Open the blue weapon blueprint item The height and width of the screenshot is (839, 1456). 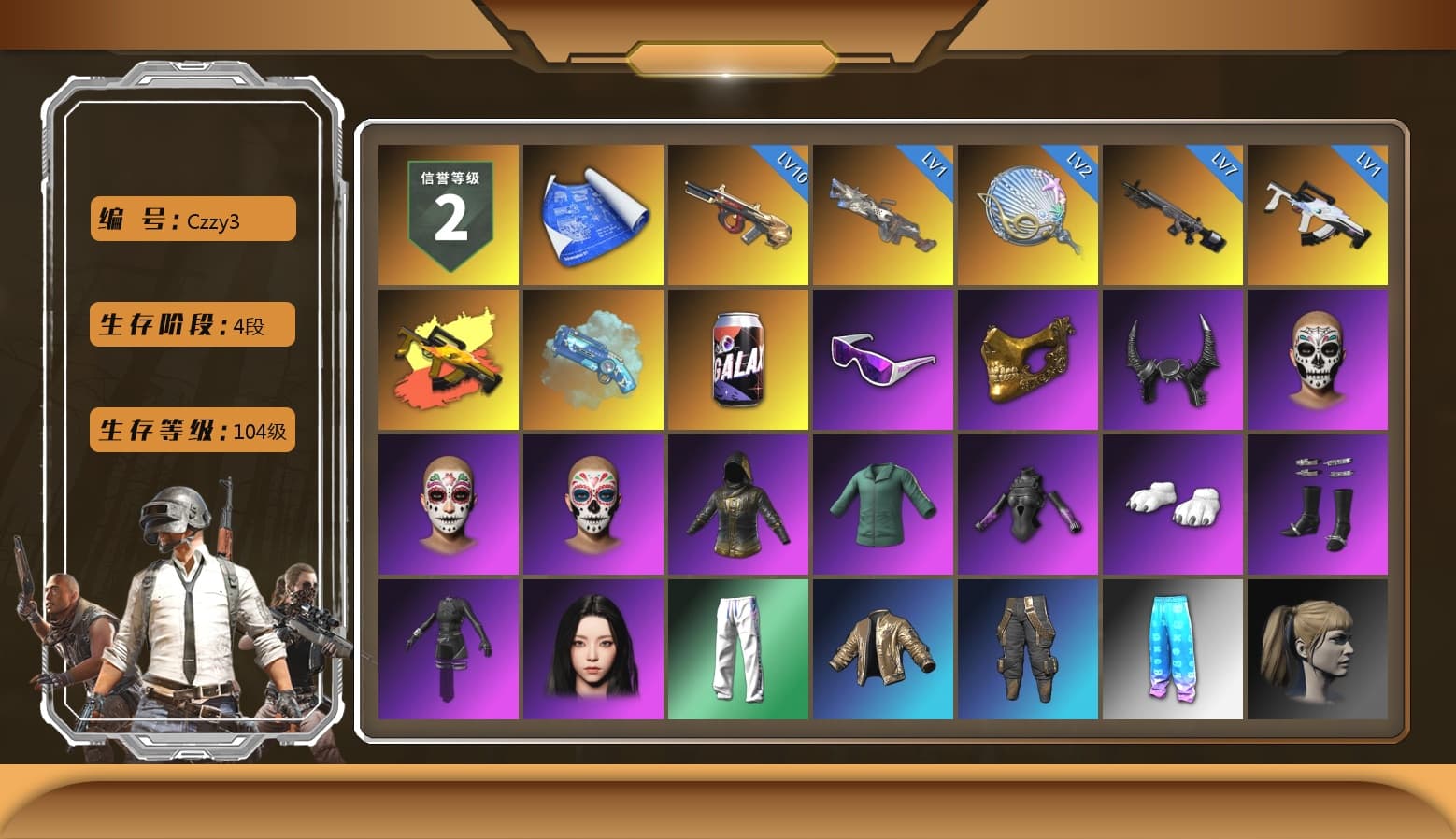tap(593, 215)
